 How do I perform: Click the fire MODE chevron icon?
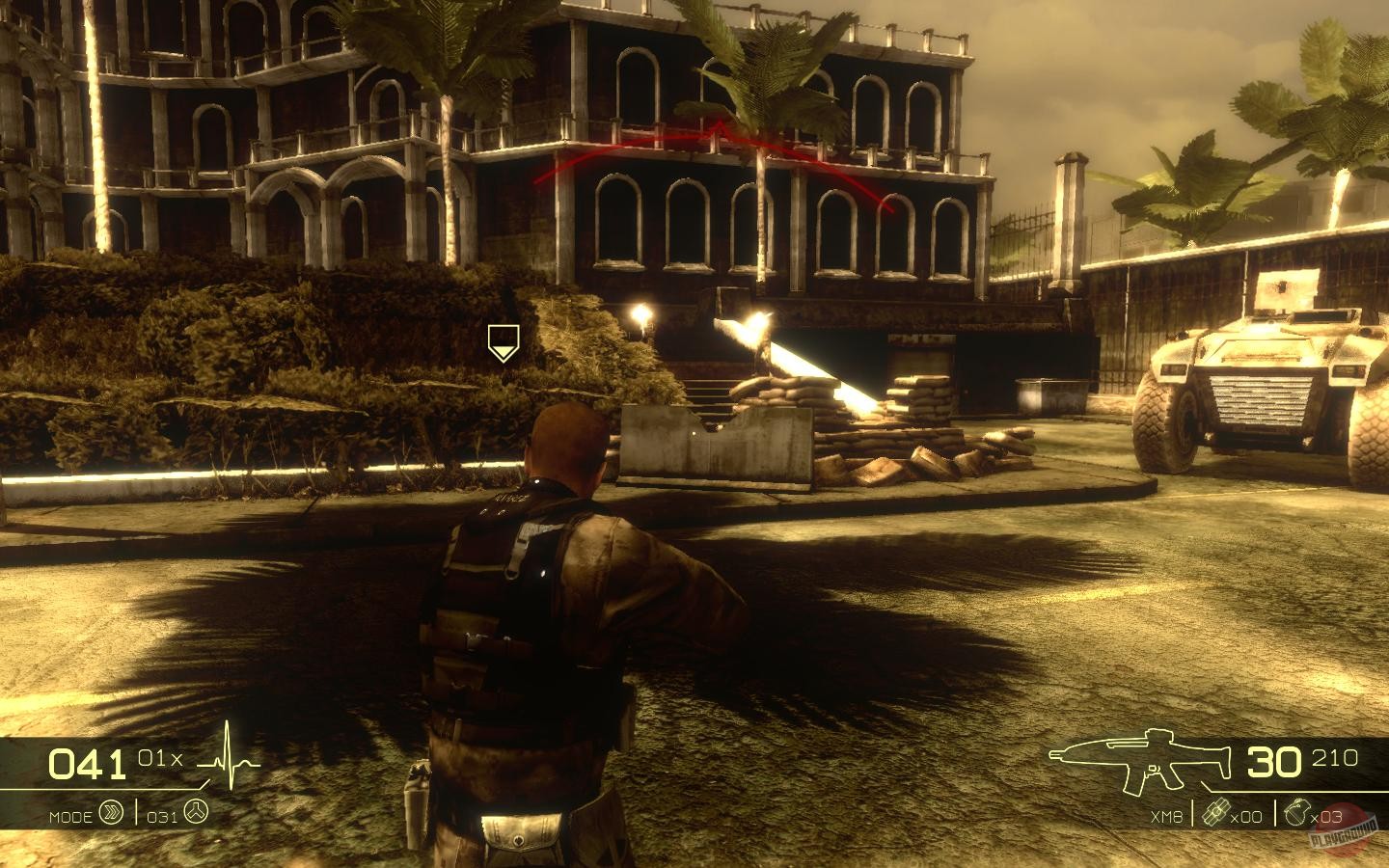coord(110,812)
